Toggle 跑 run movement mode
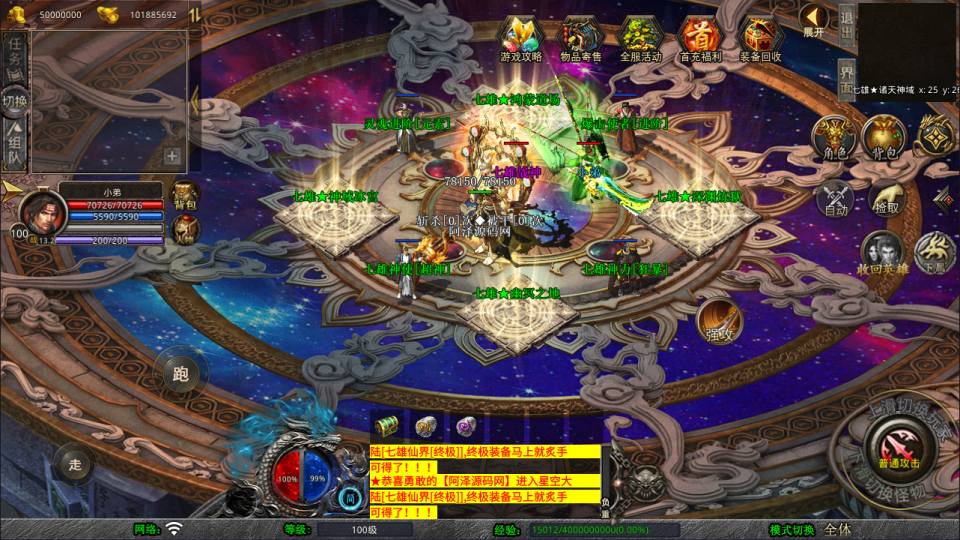The image size is (960, 540). tap(180, 375)
